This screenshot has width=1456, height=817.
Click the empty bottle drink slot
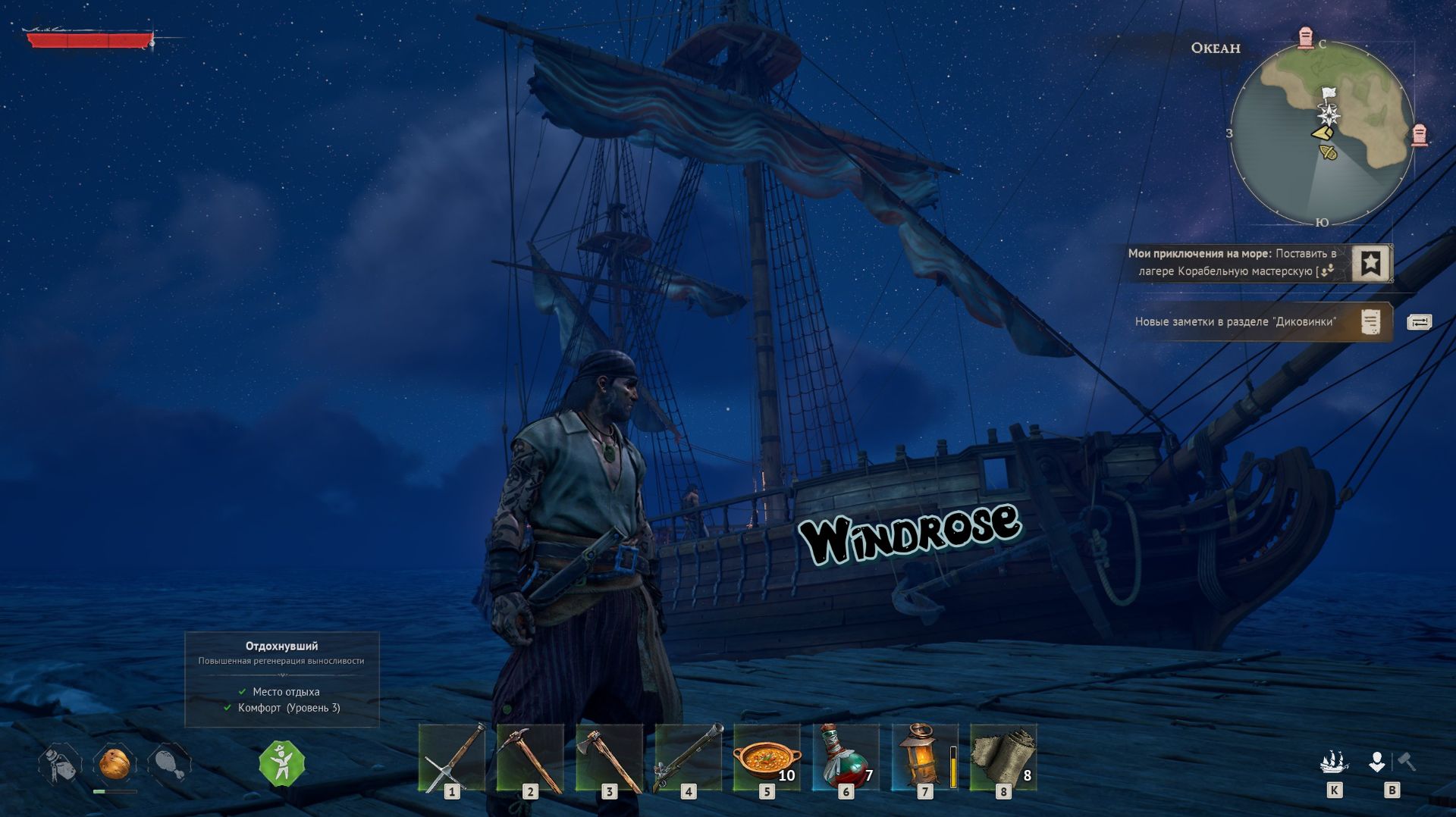pos(60,764)
